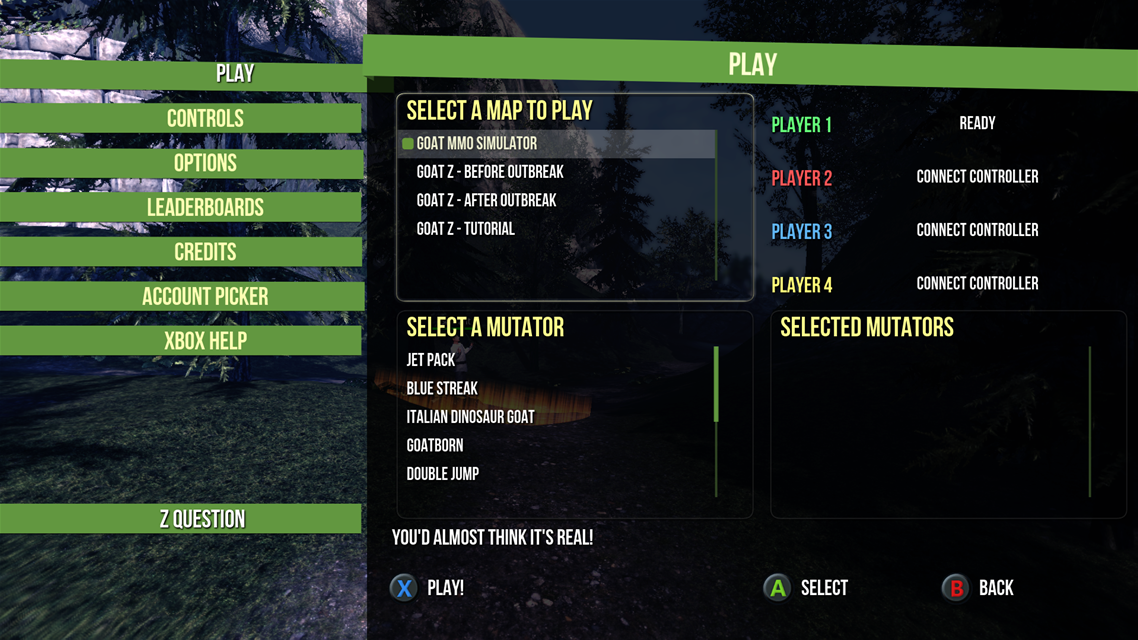Open the Account Picker
The height and width of the screenshot is (640, 1138).
205,297
